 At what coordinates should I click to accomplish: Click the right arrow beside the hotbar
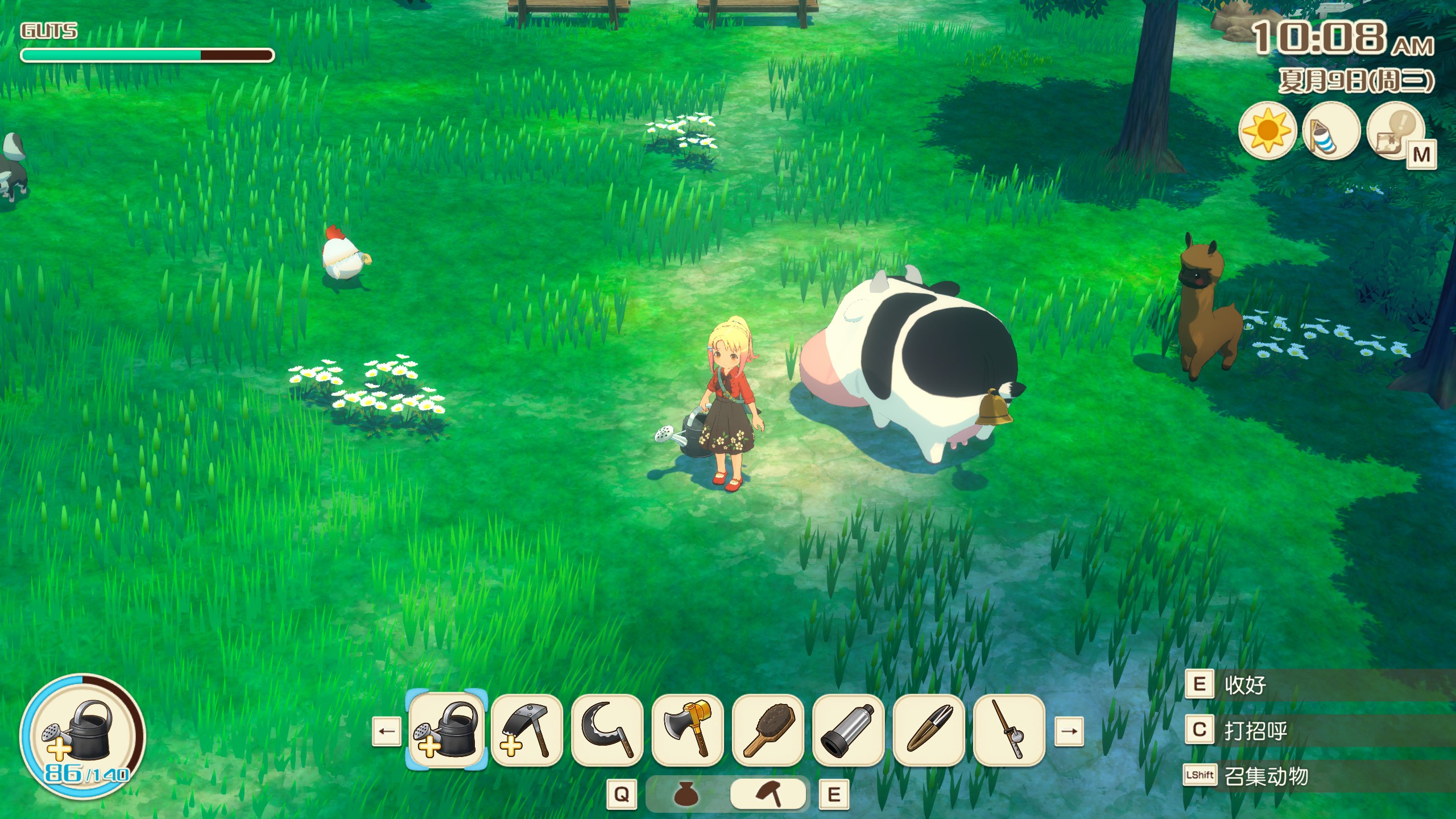[x=1069, y=731]
